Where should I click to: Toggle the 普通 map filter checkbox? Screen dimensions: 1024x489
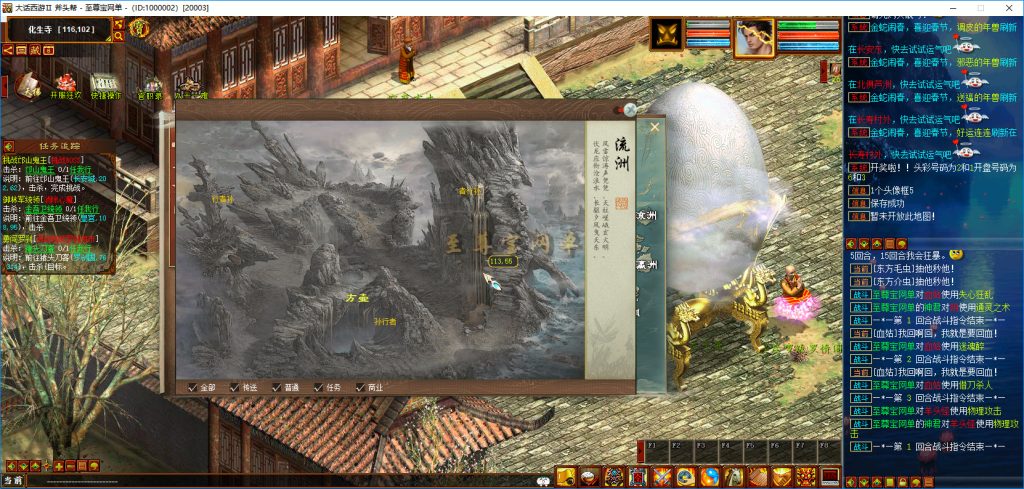[277, 387]
